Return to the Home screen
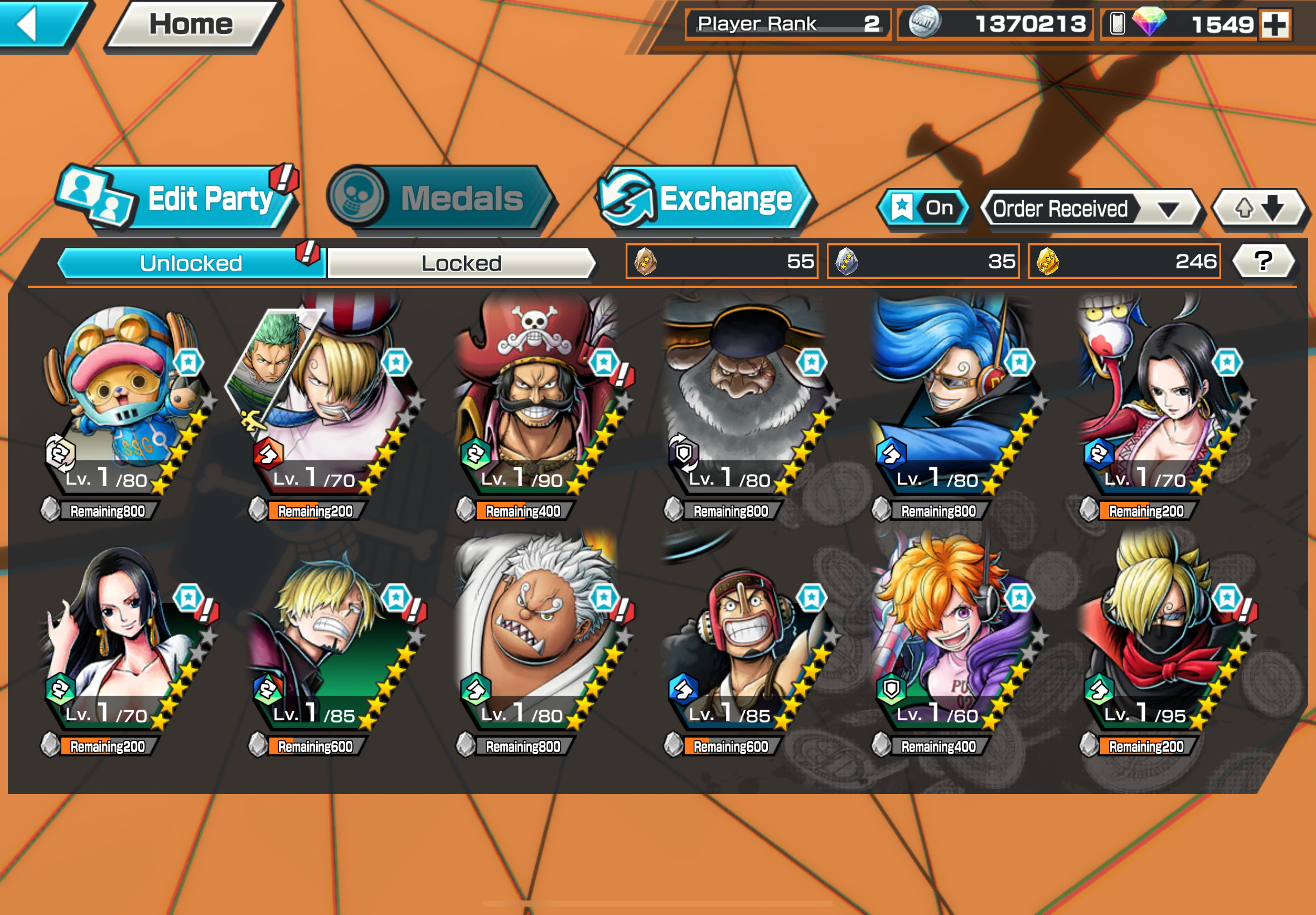This screenshot has height=915, width=1316. point(191,25)
